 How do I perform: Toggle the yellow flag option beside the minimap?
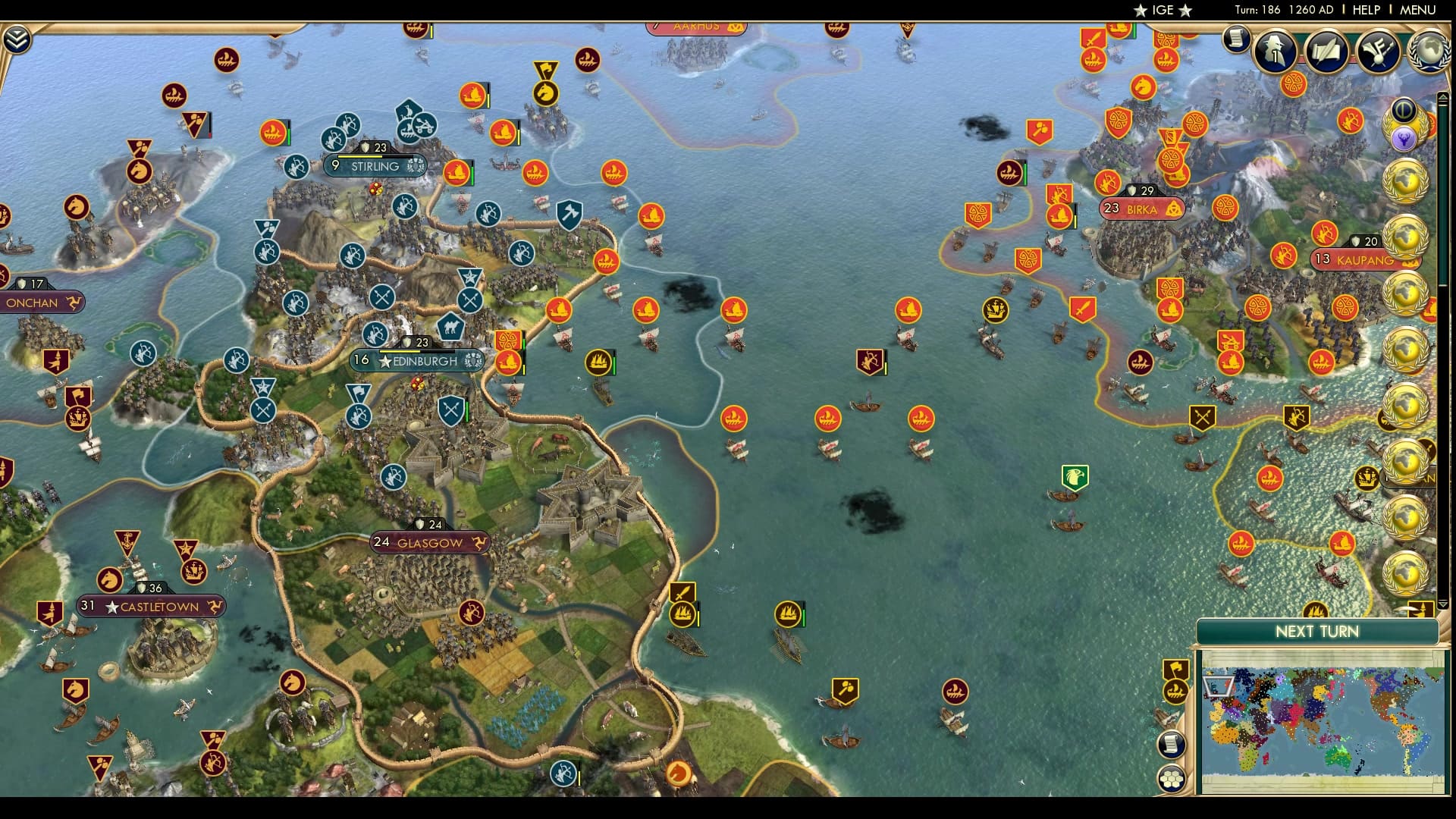click(1174, 668)
